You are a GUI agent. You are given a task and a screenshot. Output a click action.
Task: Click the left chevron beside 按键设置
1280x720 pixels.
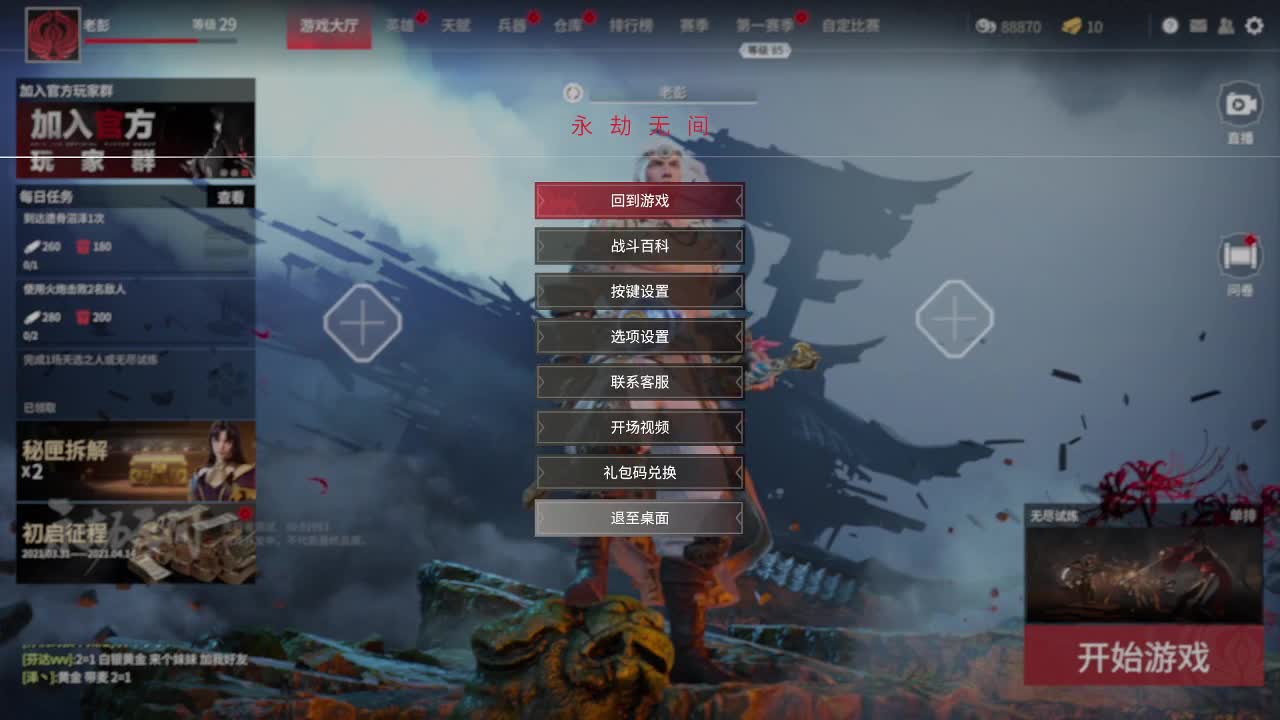[542, 292]
